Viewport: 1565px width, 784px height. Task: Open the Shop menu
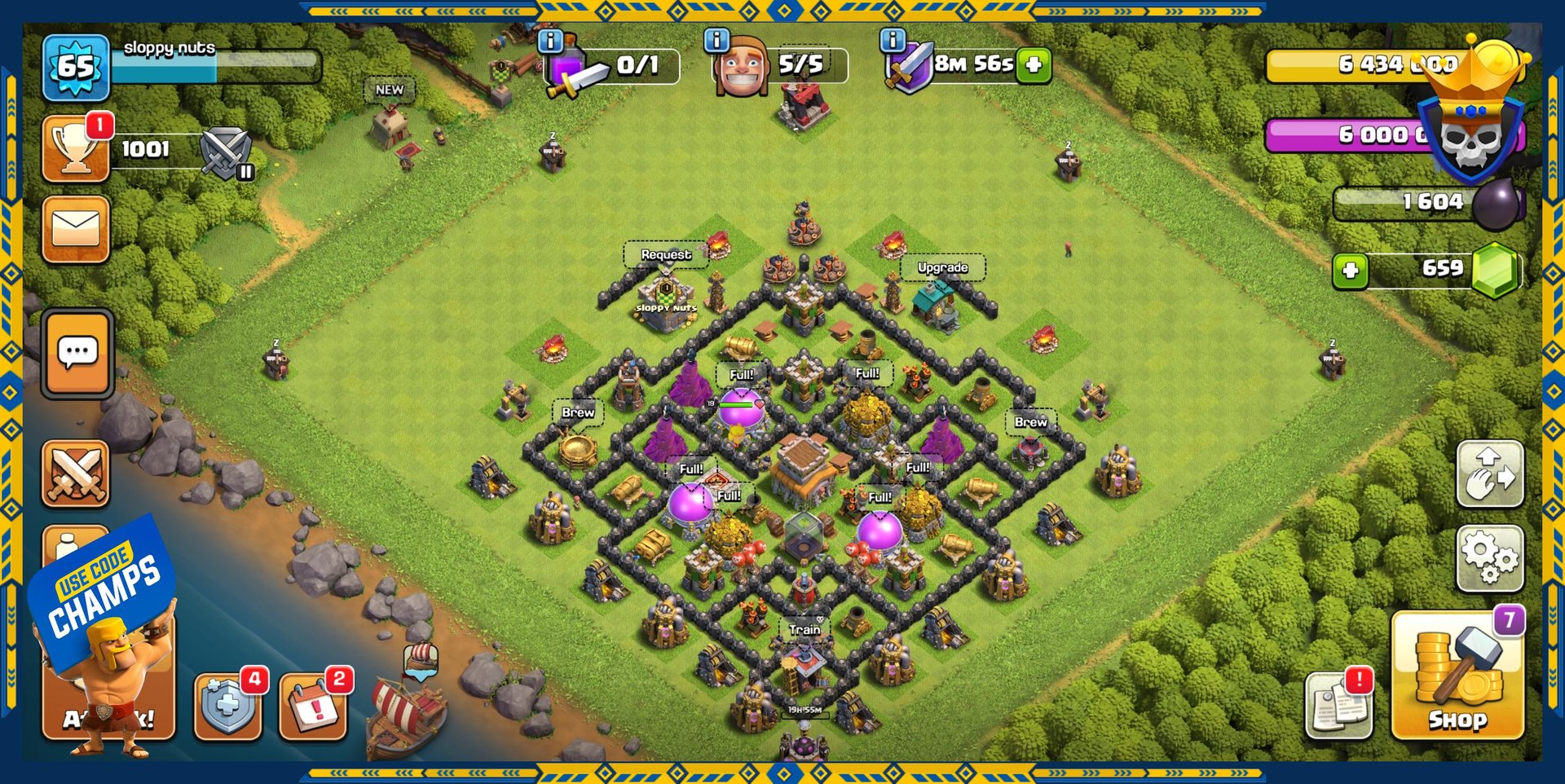click(1457, 675)
